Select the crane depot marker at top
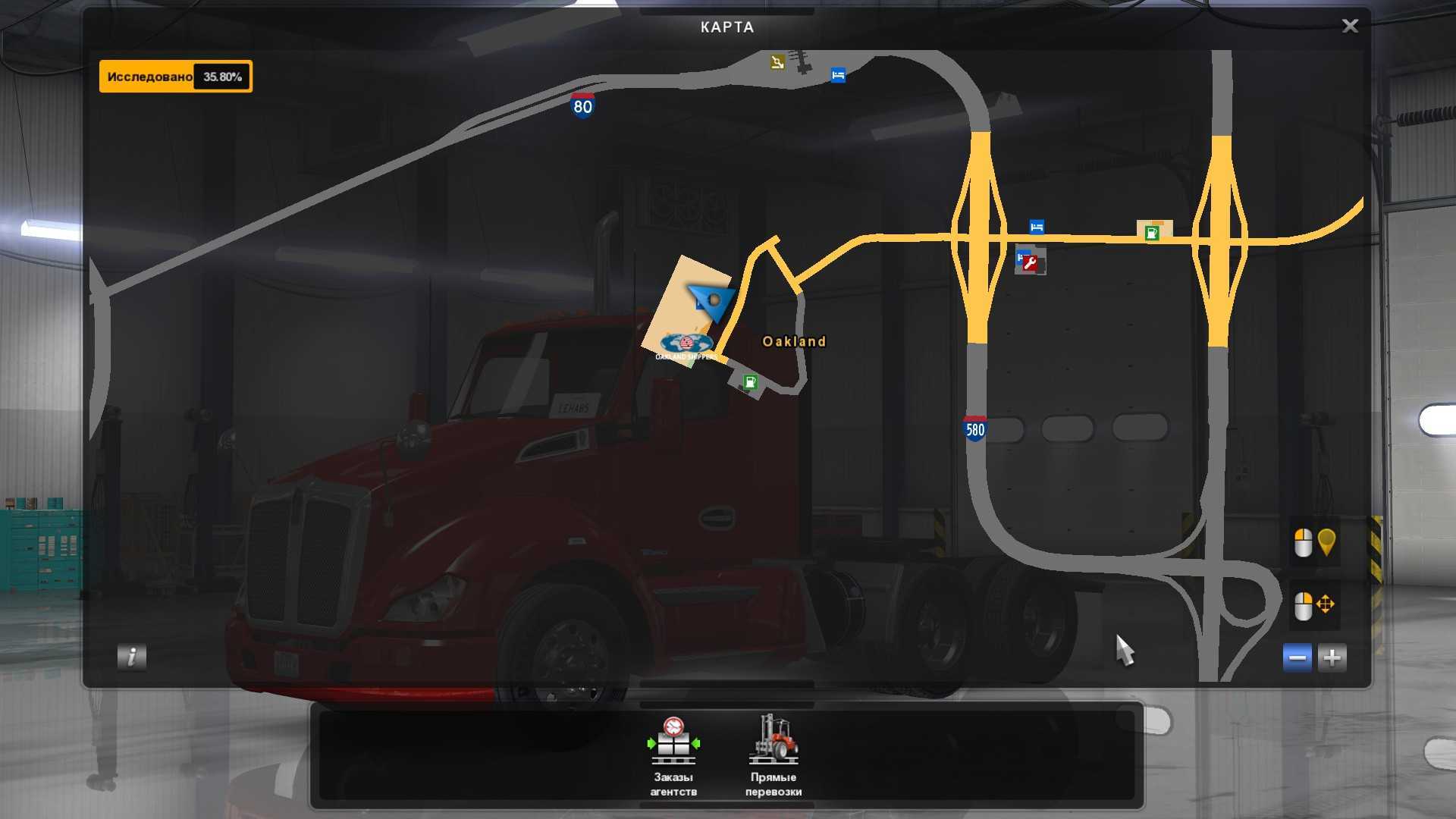Image resolution: width=1456 pixels, height=819 pixels. coord(777,62)
